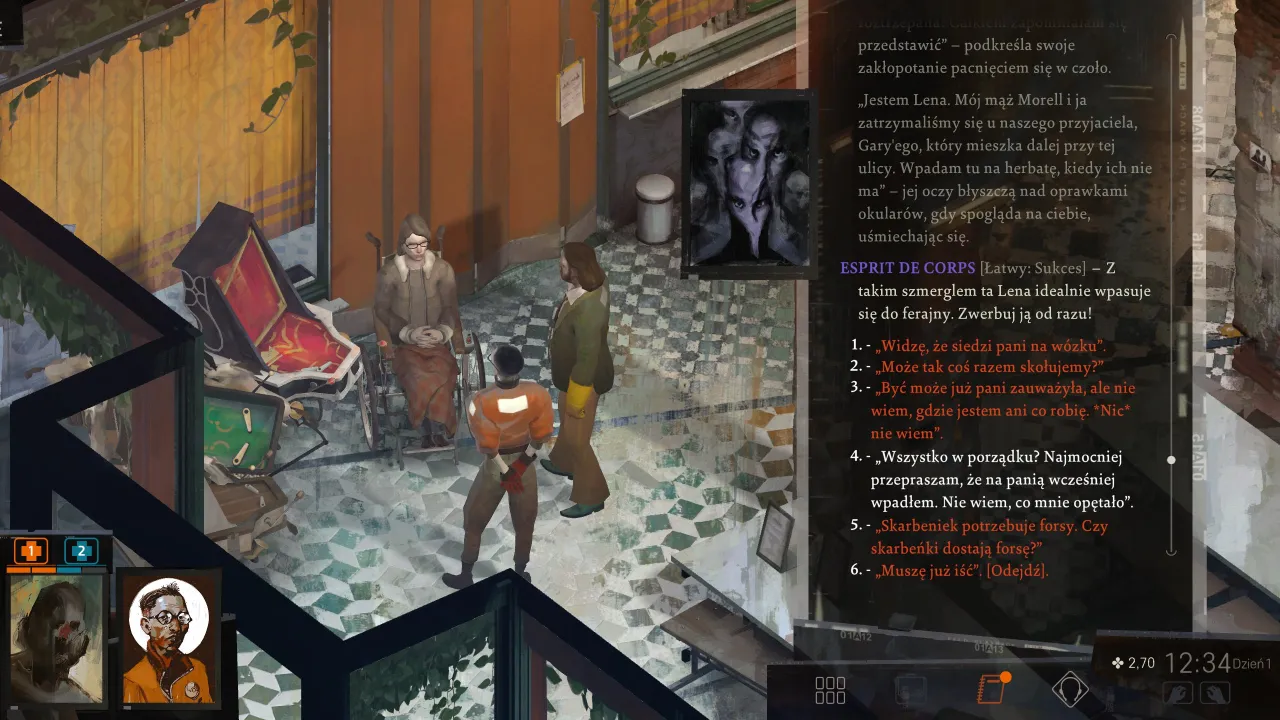Choose reply „Widzę, że siedzi pani na wózku”

[990, 346]
